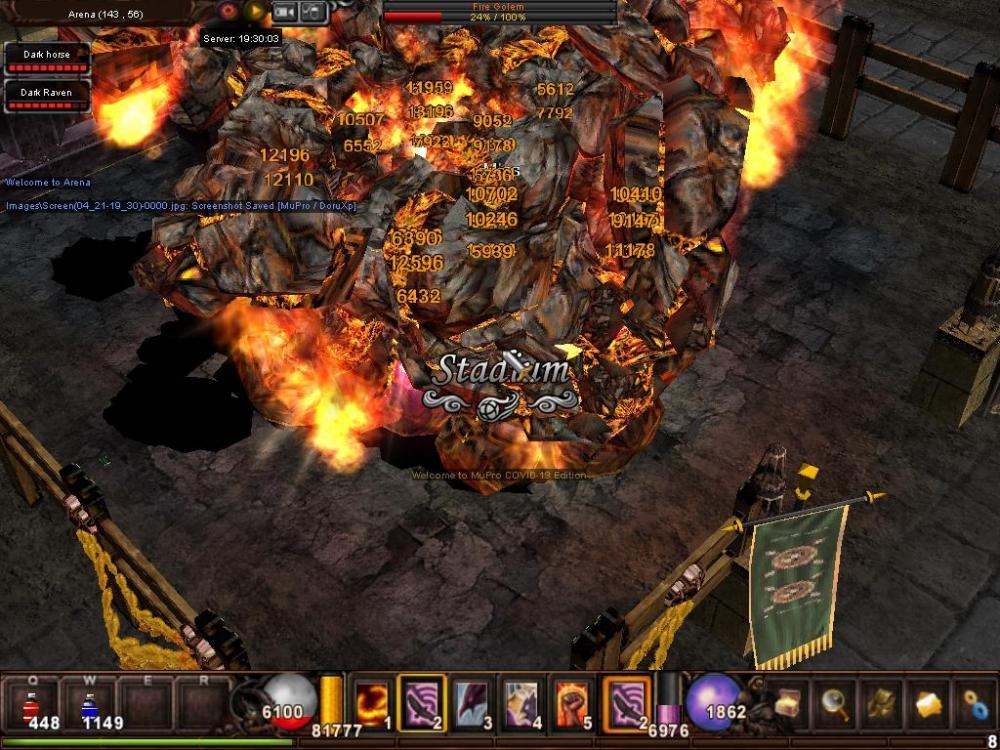Viewport: 1000px width, 750px height.
Task: Click the magnifying glass icon
Action: coord(834,704)
